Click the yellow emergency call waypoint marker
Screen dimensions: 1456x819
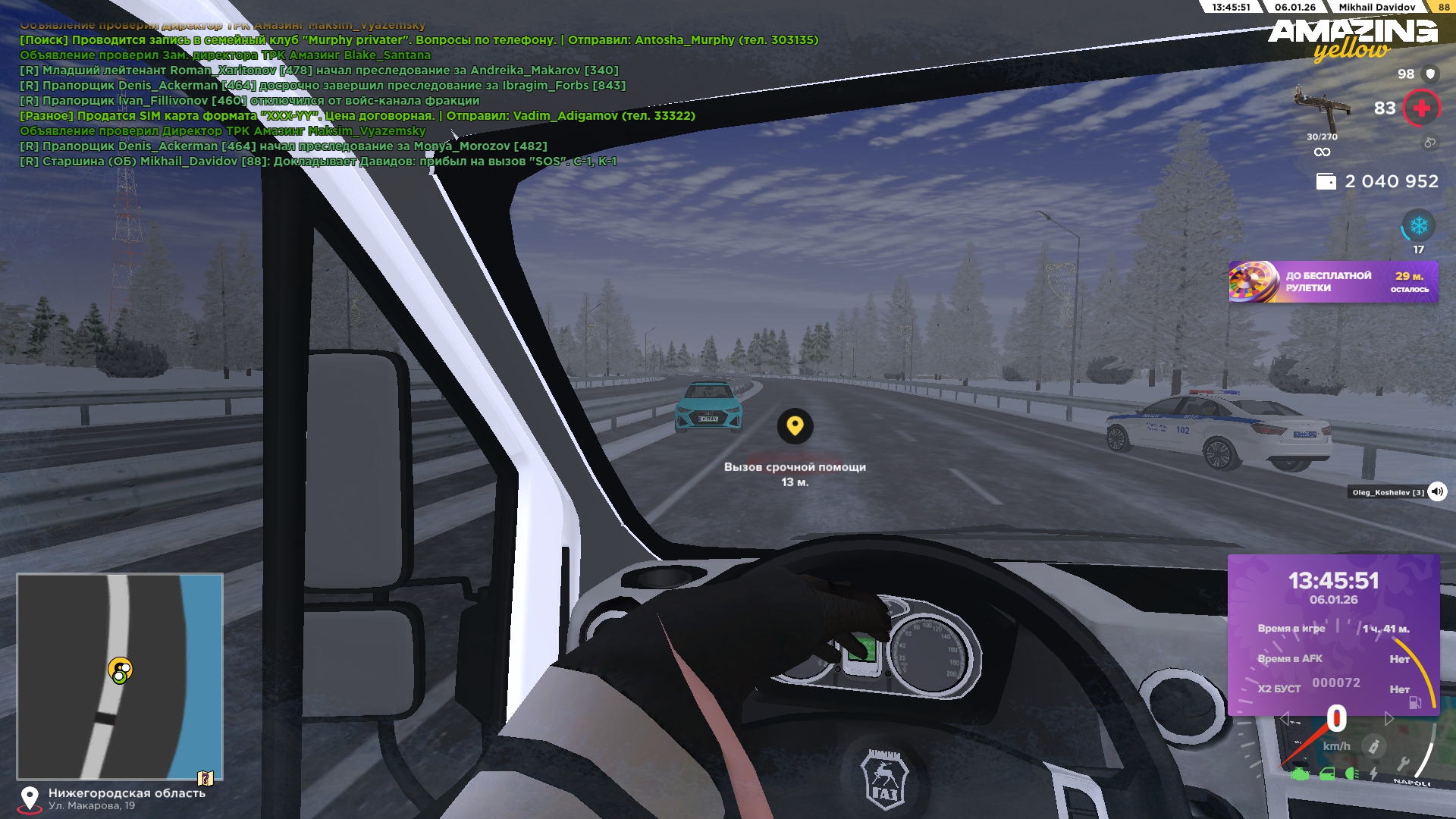(x=795, y=425)
